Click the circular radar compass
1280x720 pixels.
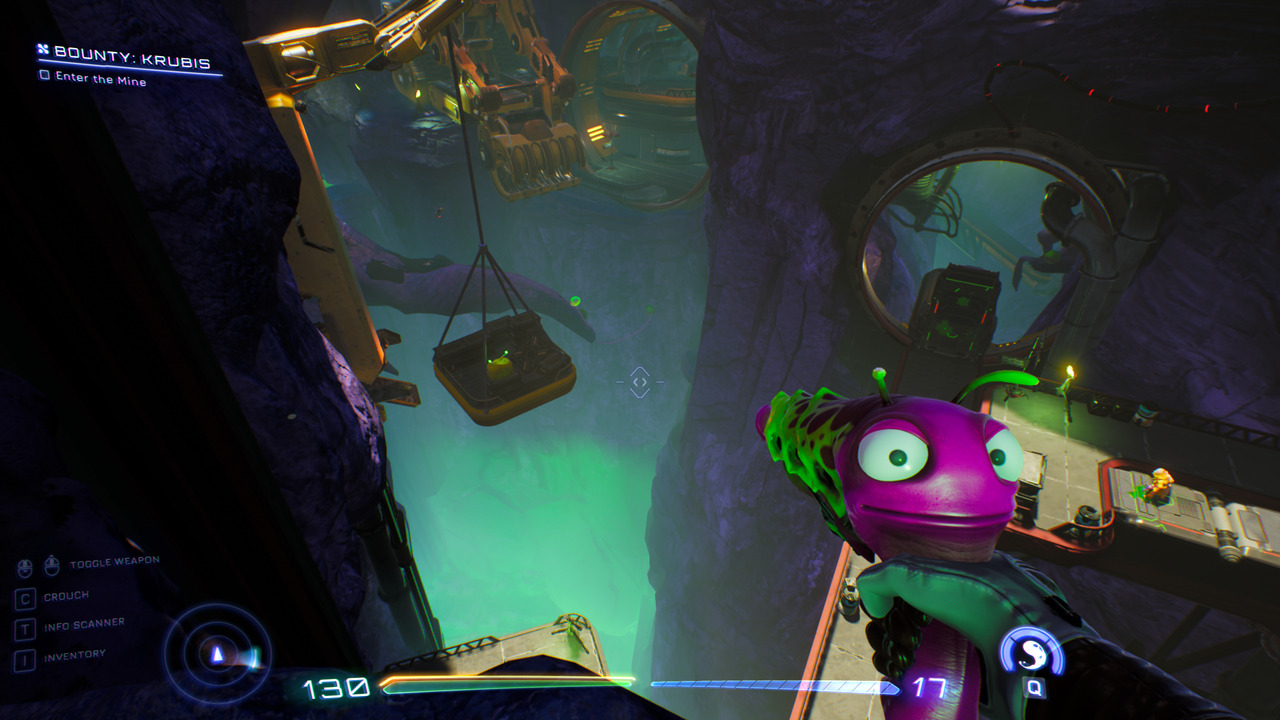tap(218, 654)
